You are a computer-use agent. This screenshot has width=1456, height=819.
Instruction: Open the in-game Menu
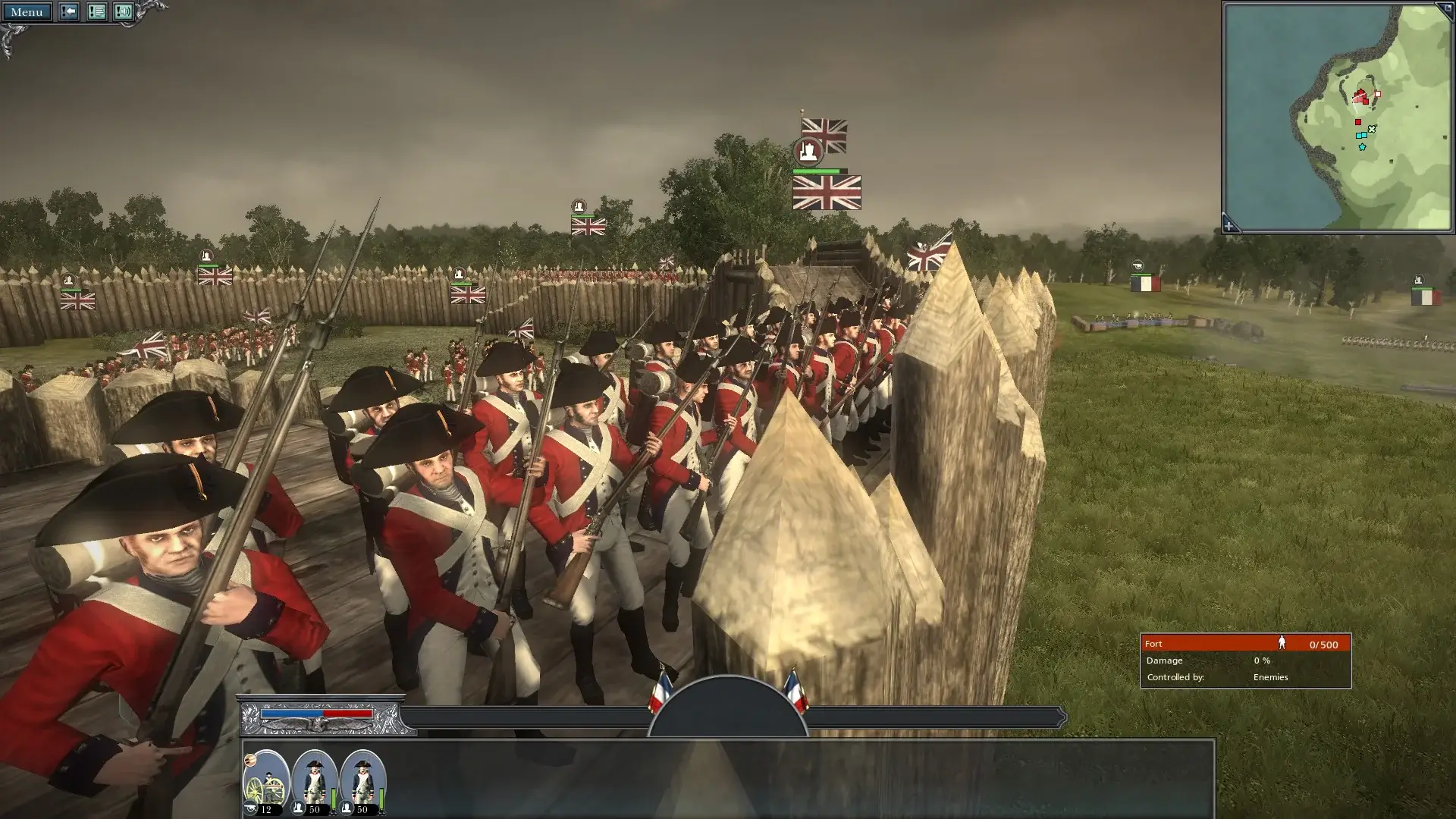point(28,12)
